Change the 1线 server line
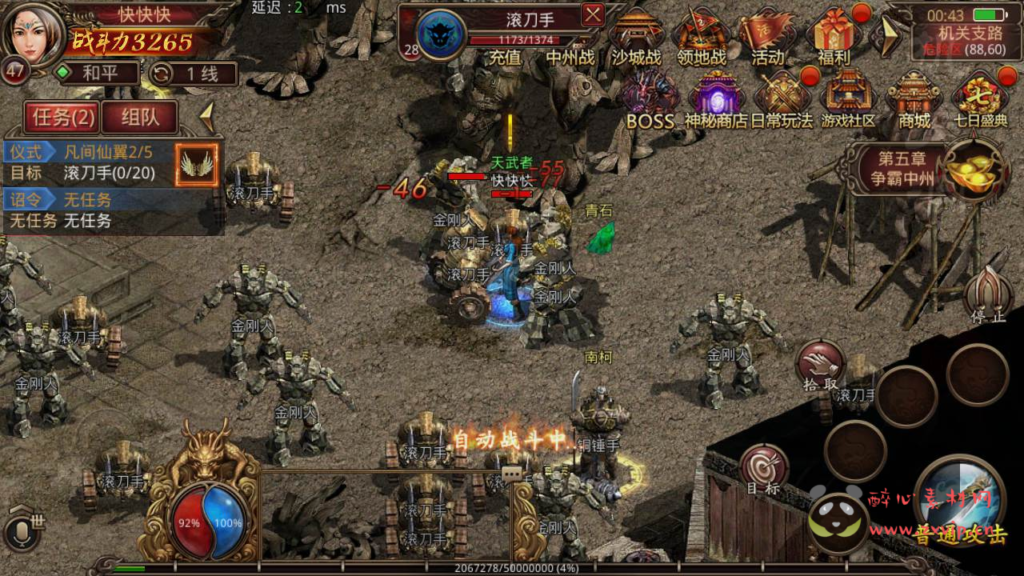The image size is (1024, 576). [x=192, y=73]
